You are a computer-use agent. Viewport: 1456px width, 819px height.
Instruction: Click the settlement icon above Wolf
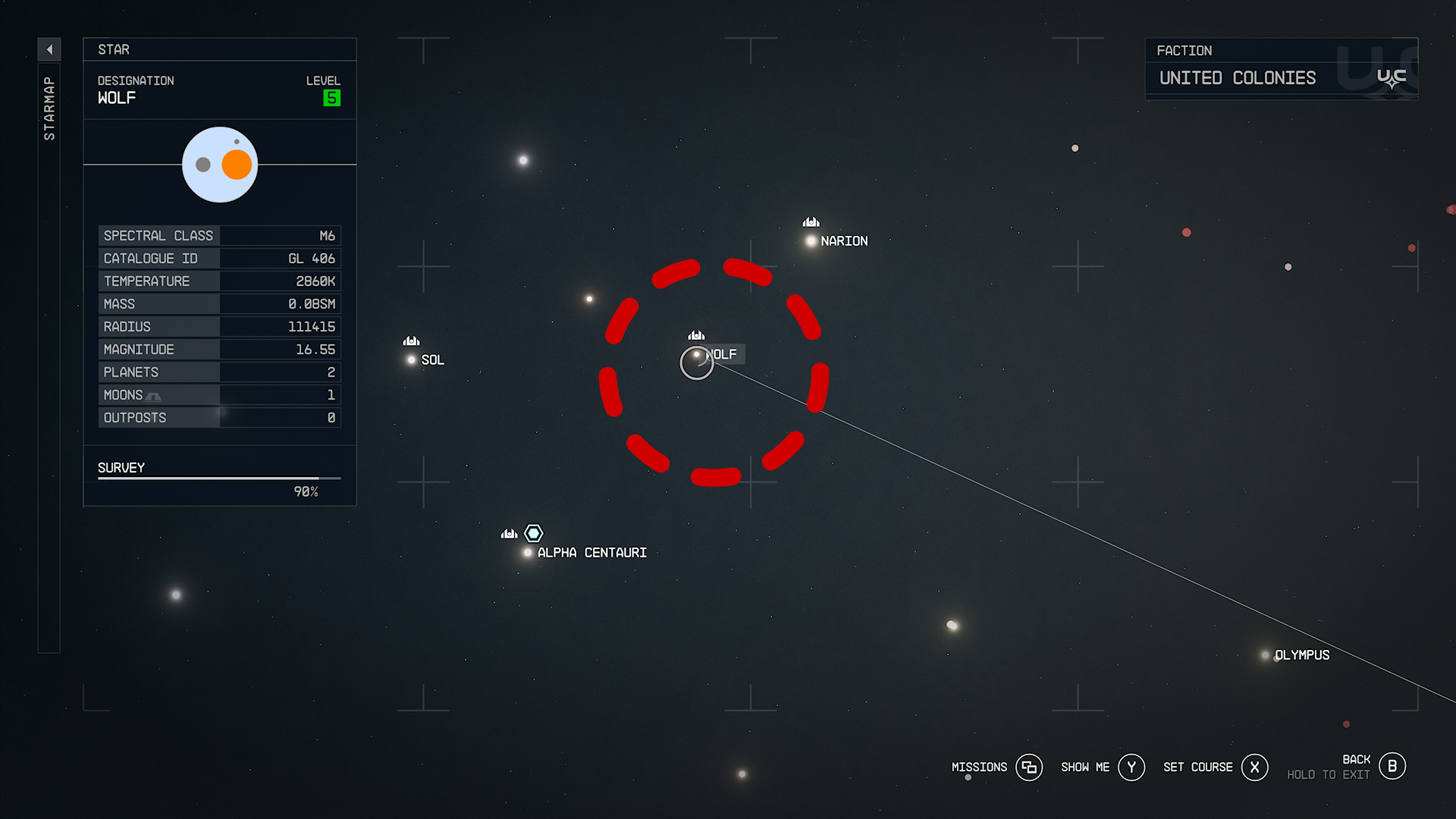pos(696,335)
